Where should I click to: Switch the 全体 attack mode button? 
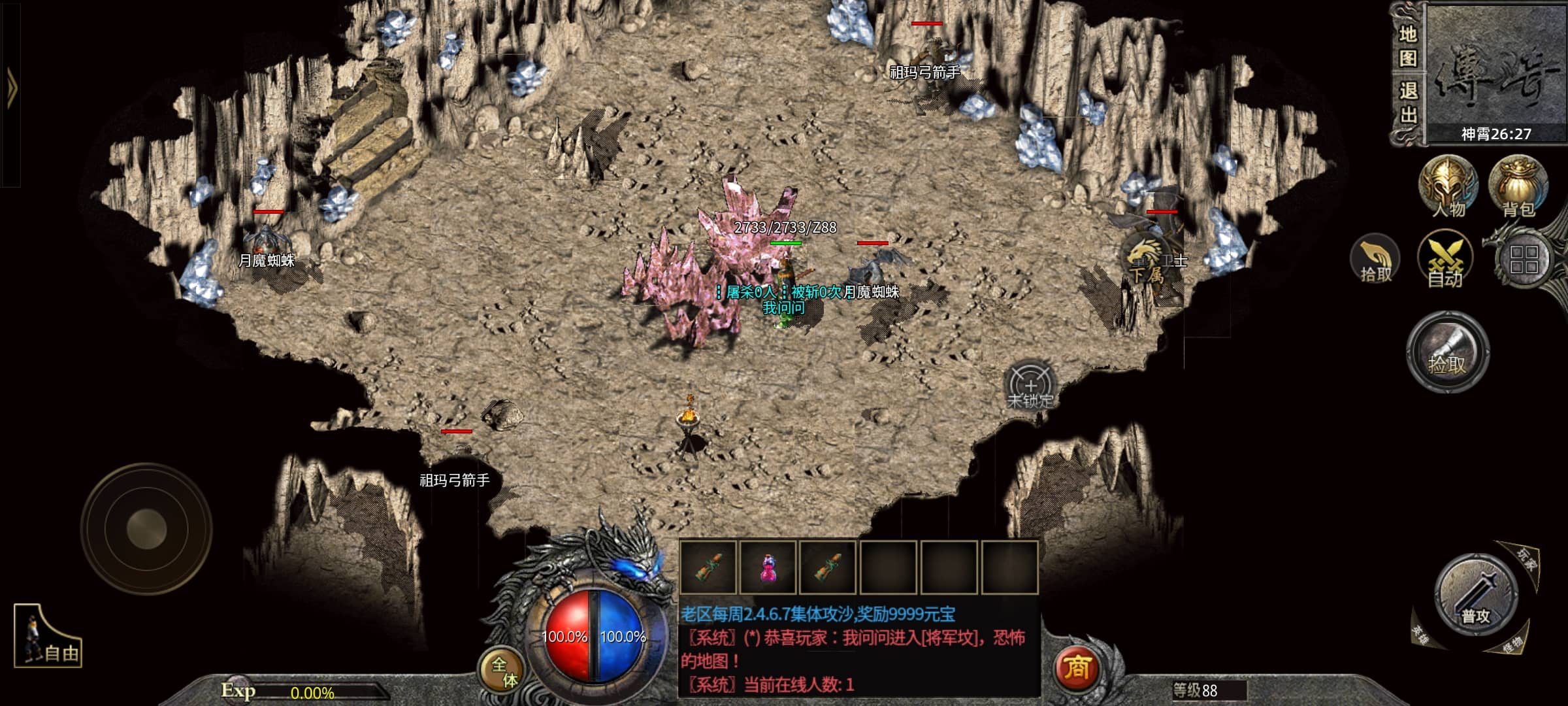tap(504, 671)
